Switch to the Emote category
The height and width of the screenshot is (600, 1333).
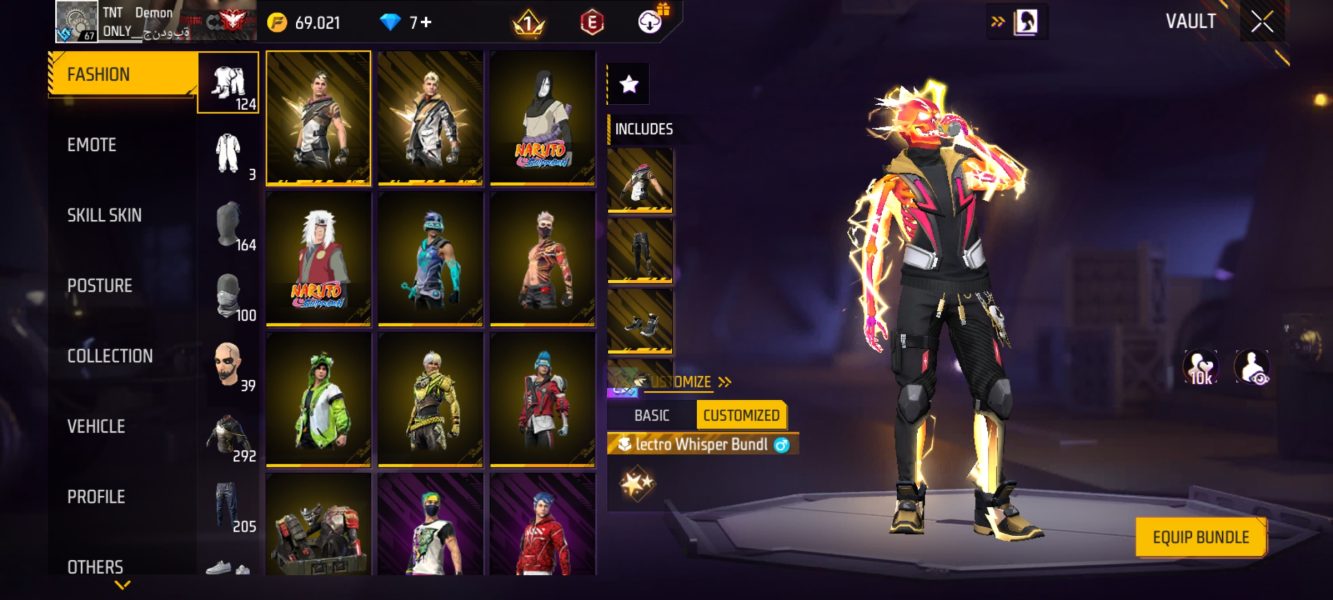point(92,145)
